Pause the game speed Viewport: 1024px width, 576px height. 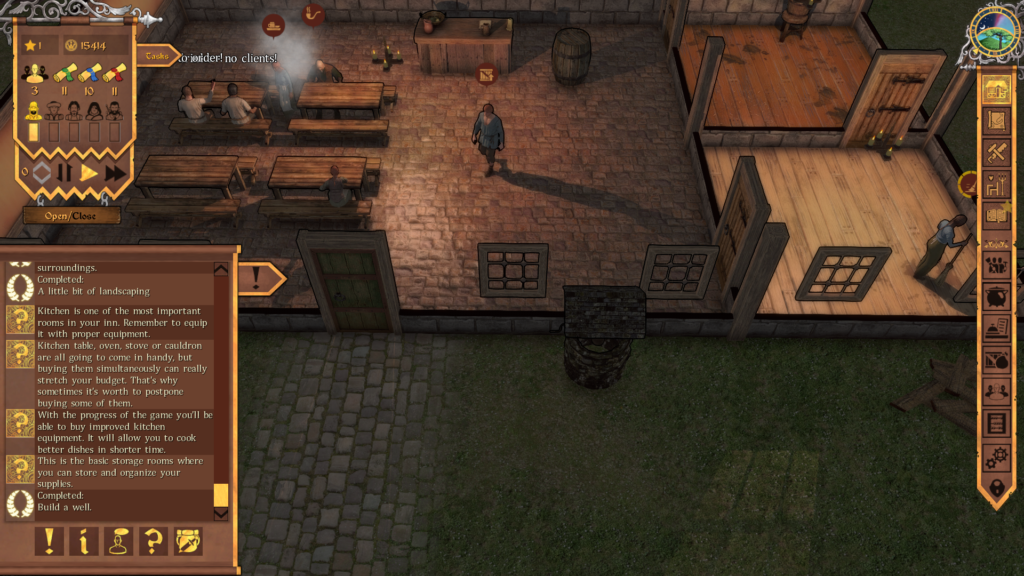[x=64, y=172]
